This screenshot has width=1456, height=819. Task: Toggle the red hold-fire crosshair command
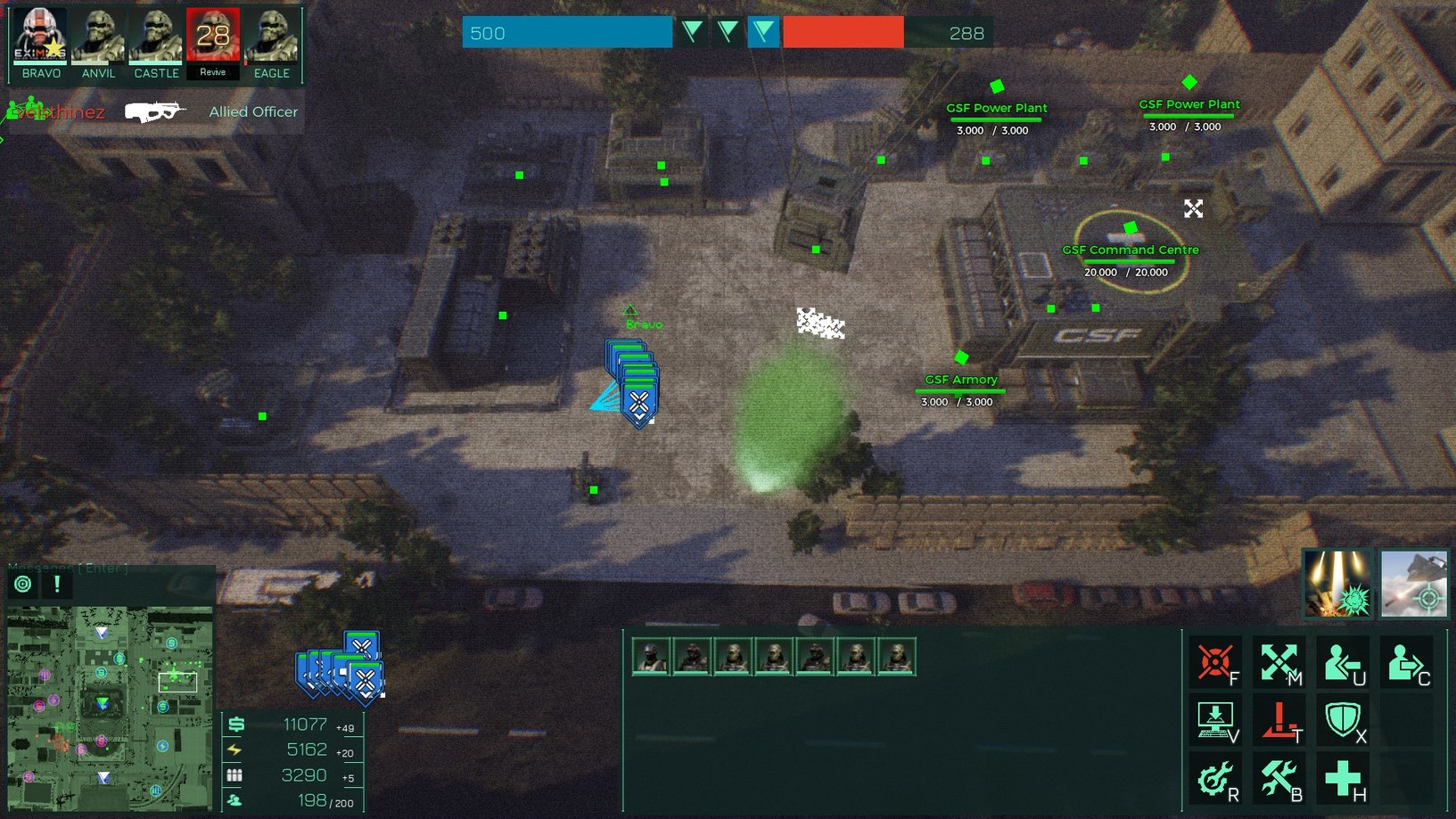tap(1215, 662)
